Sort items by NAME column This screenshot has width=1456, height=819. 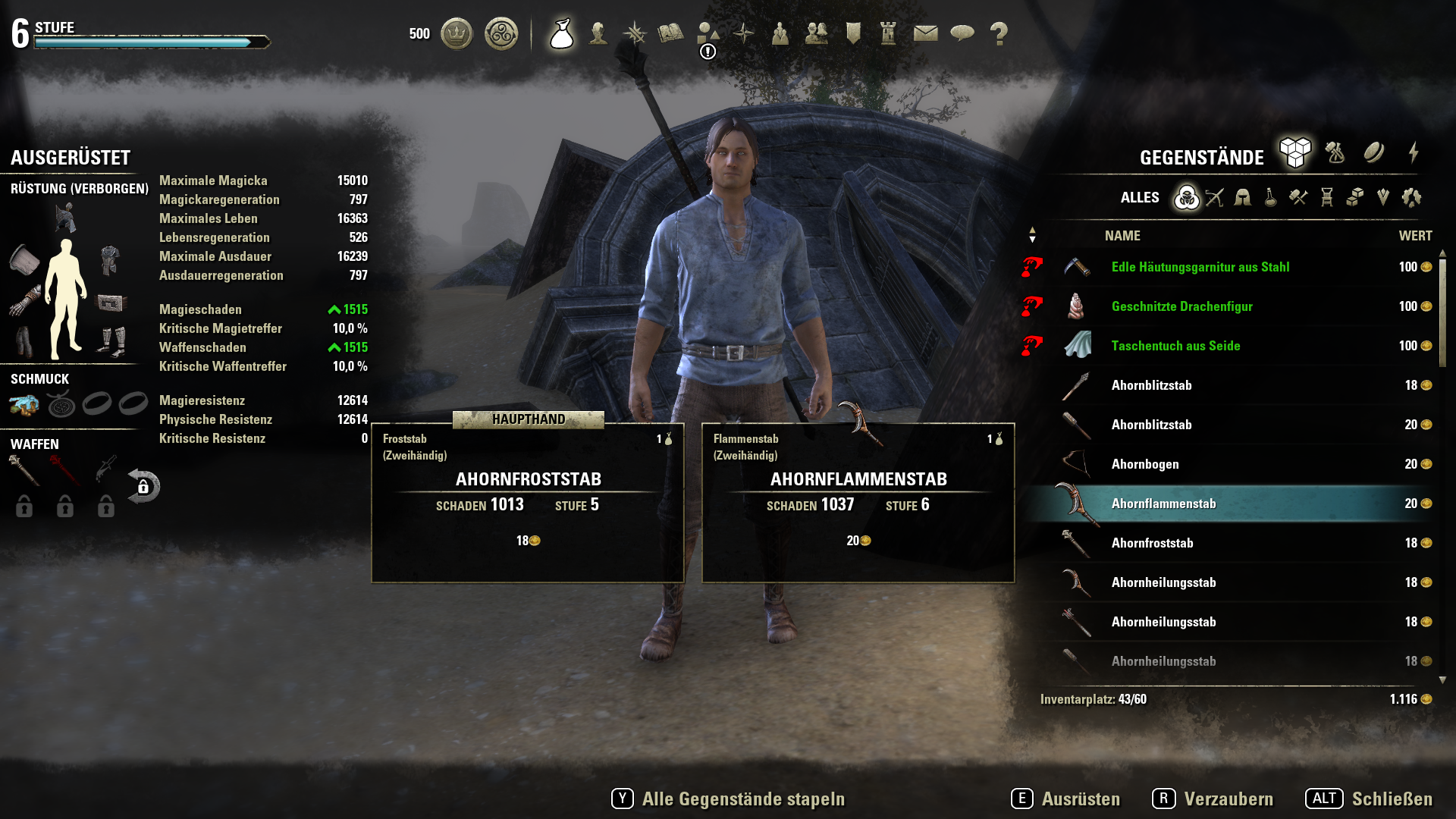tap(1122, 236)
